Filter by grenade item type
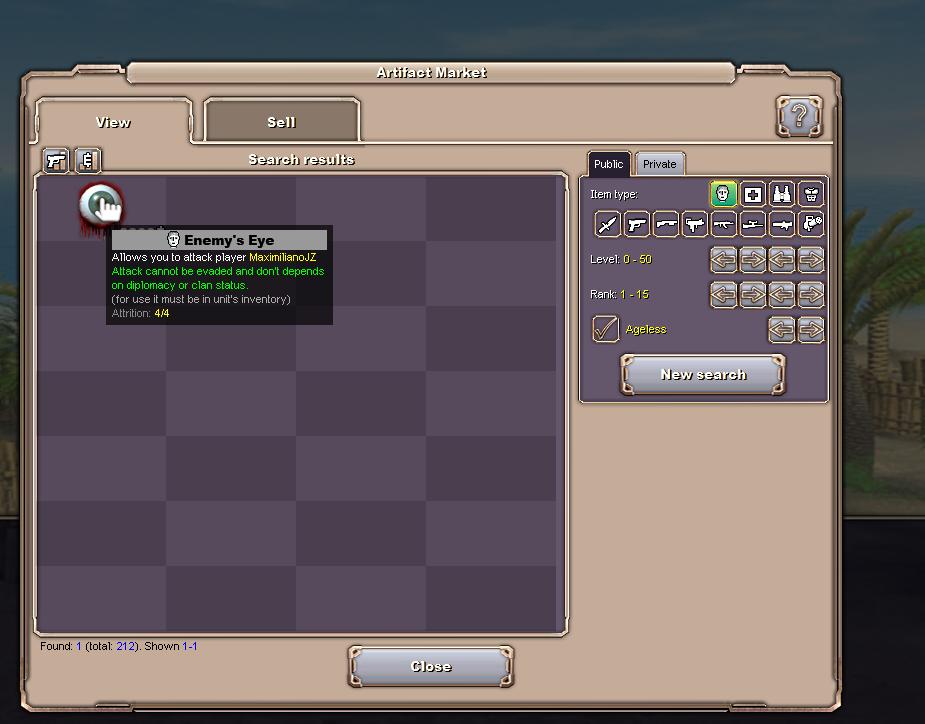 pos(811,225)
